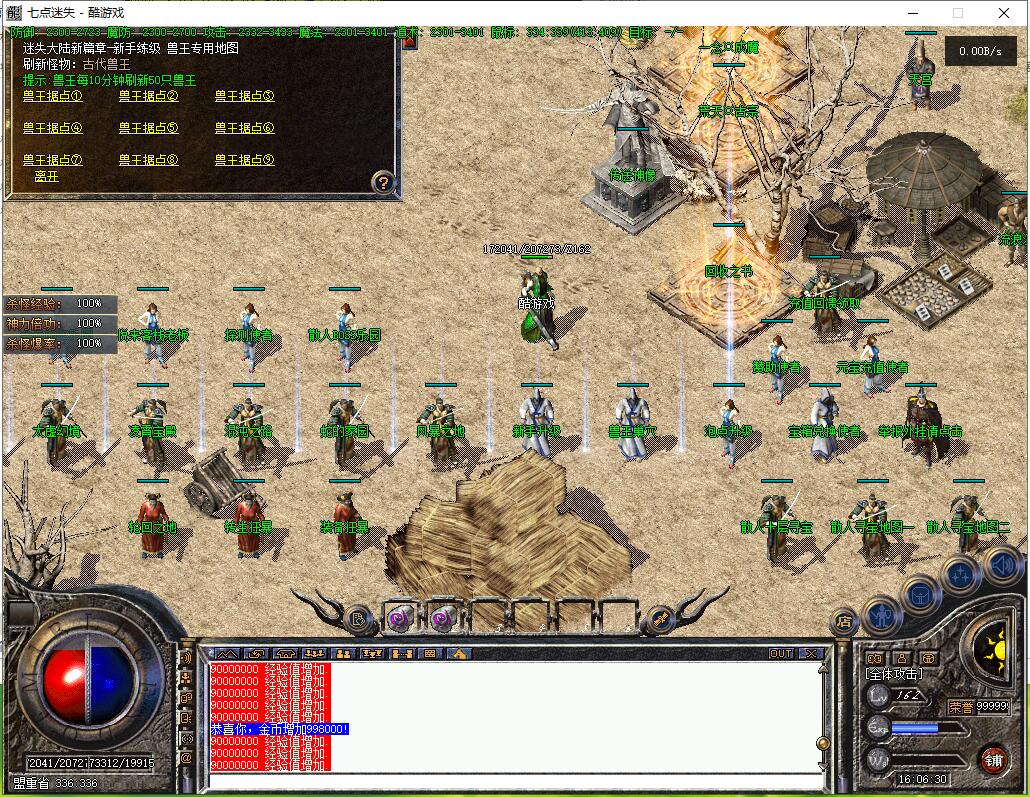Click the @ channel button beside chat
Image resolution: width=1030 pixels, height=797 pixels.
186,757
